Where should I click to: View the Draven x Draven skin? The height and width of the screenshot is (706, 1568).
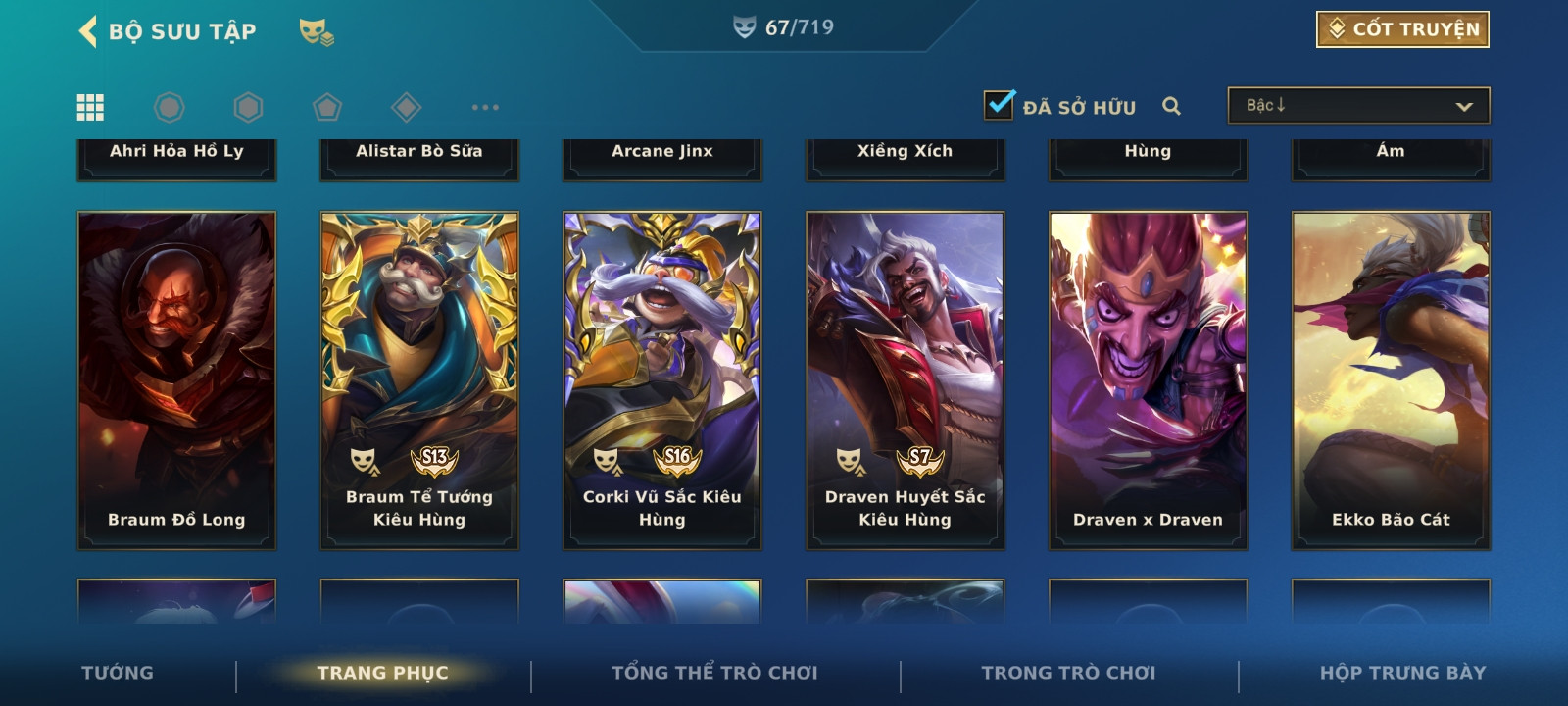[1149, 380]
